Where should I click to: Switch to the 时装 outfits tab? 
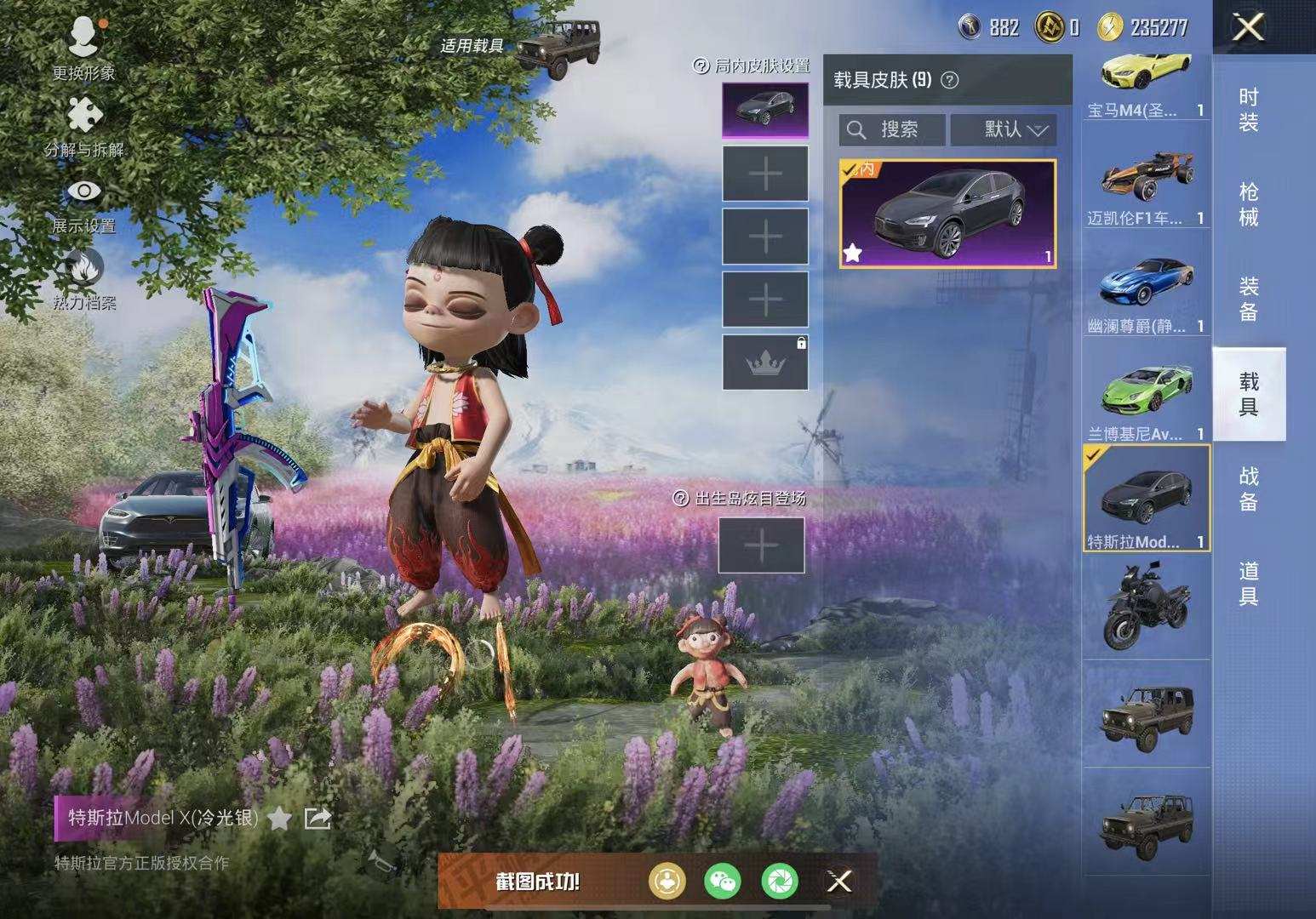point(1248,111)
